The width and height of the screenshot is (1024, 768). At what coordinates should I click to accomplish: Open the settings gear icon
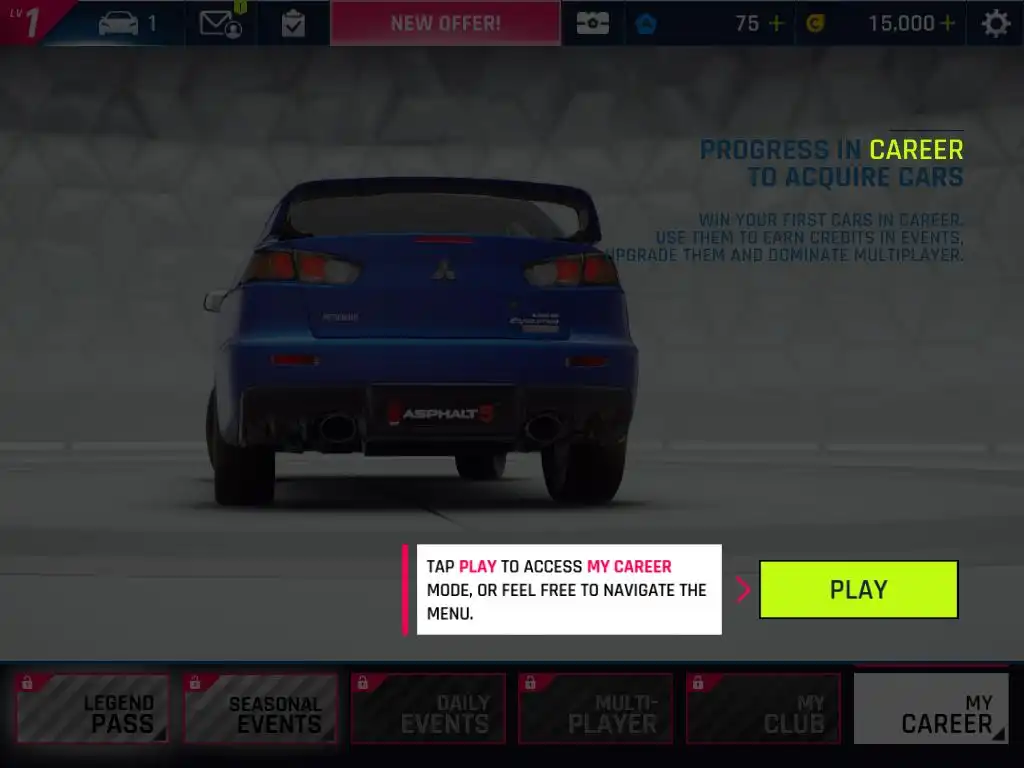pyautogui.click(x=995, y=23)
